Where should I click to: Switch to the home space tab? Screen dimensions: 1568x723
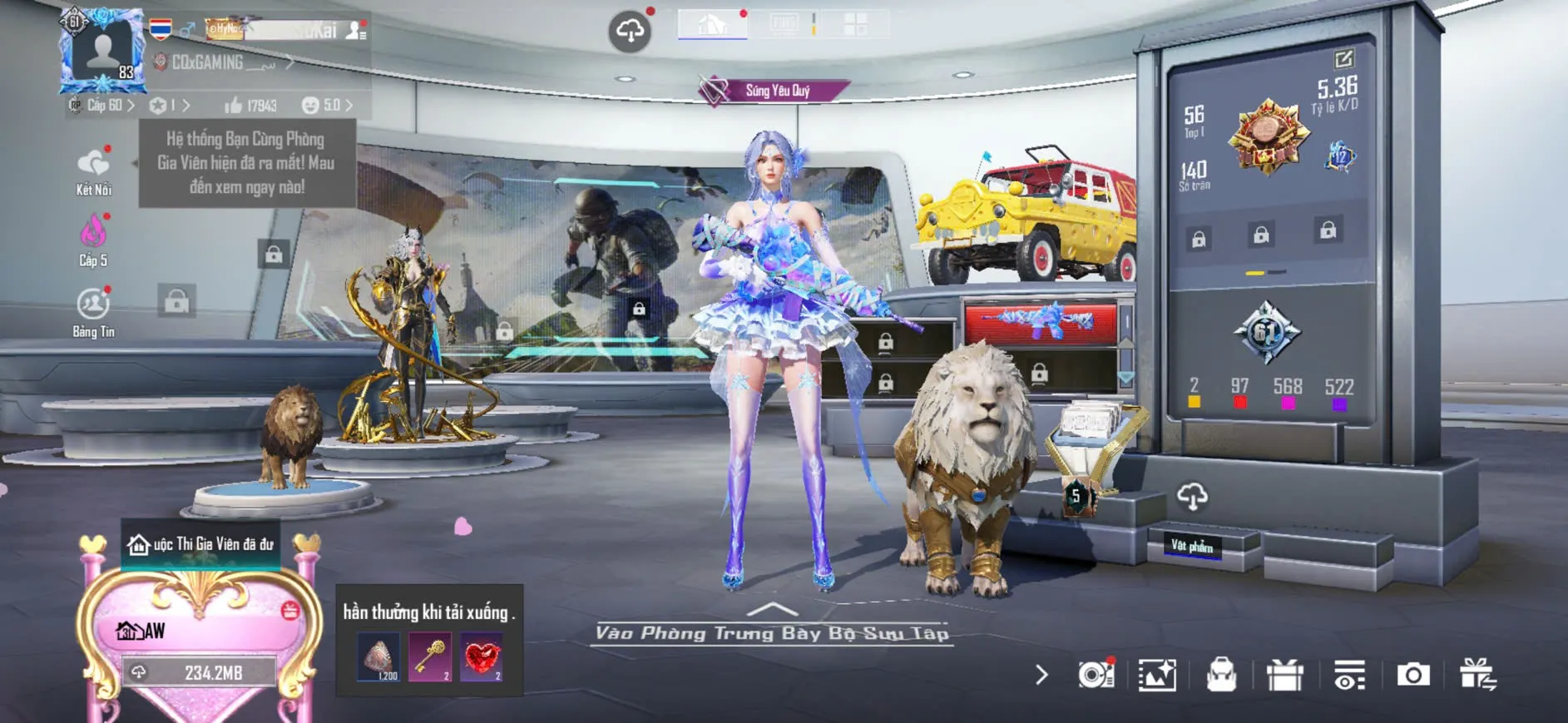click(712, 24)
